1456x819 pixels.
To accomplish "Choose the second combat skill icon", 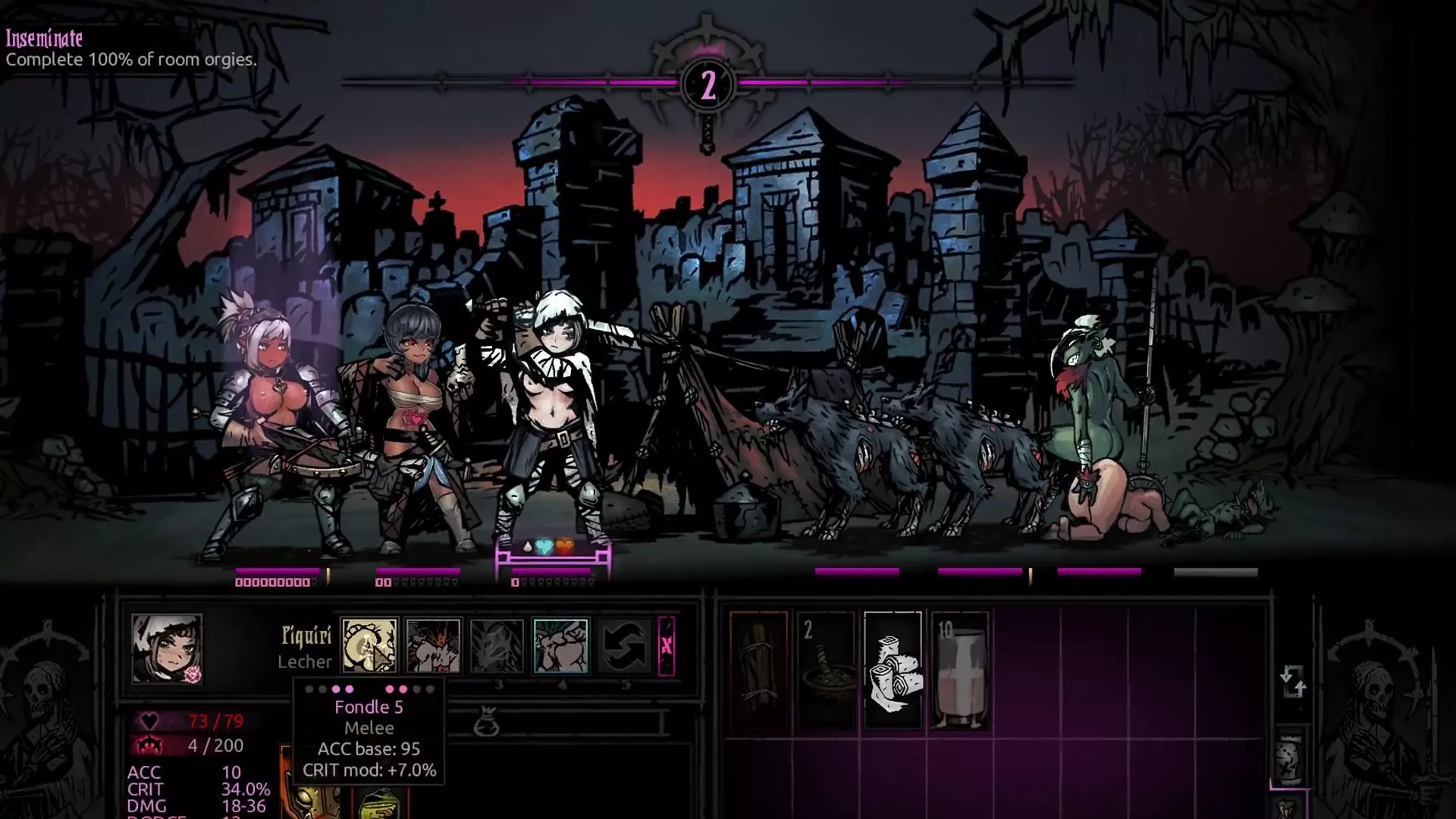I will (x=433, y=646).
